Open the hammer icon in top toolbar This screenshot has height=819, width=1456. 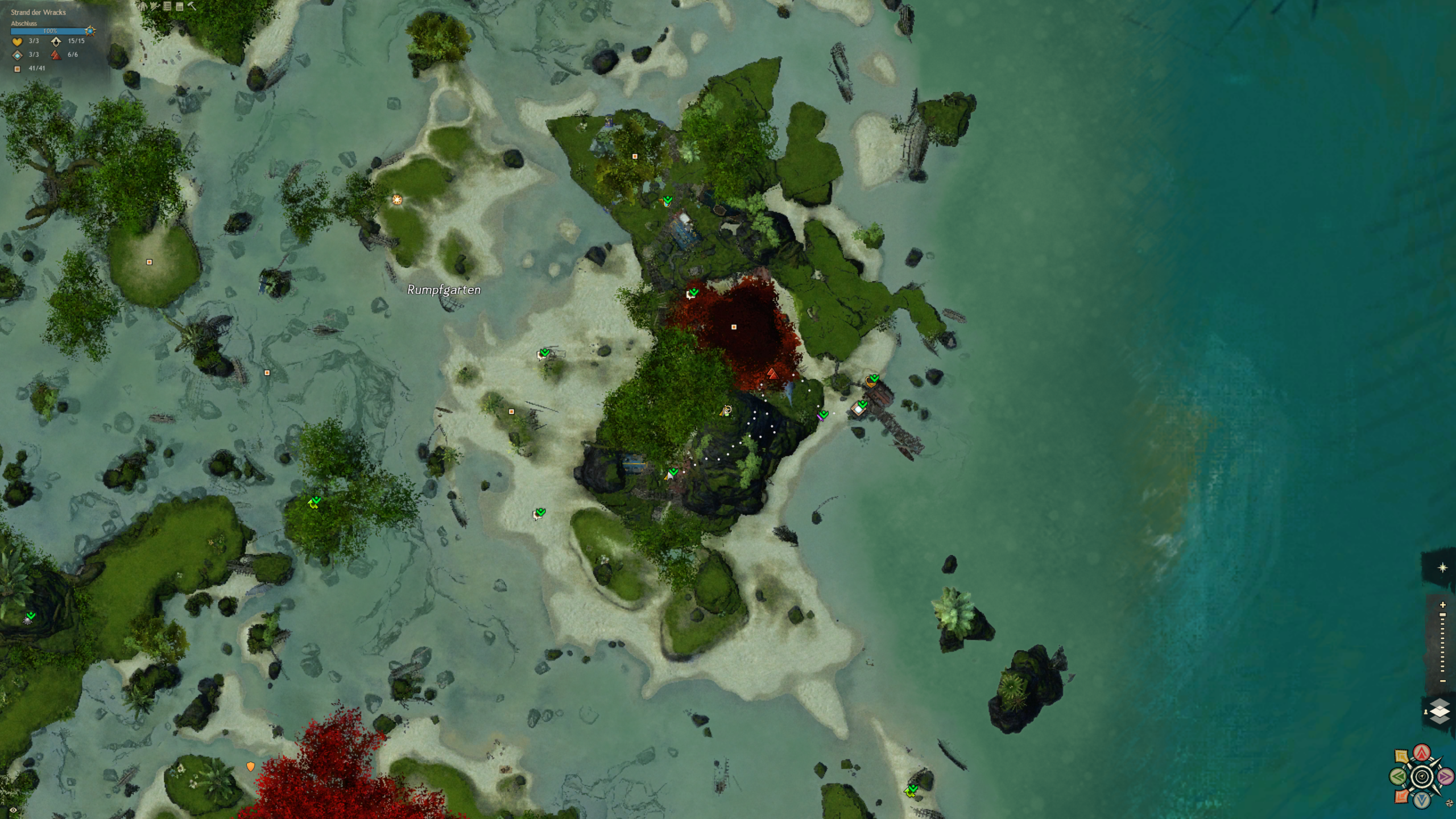[192, 6]
